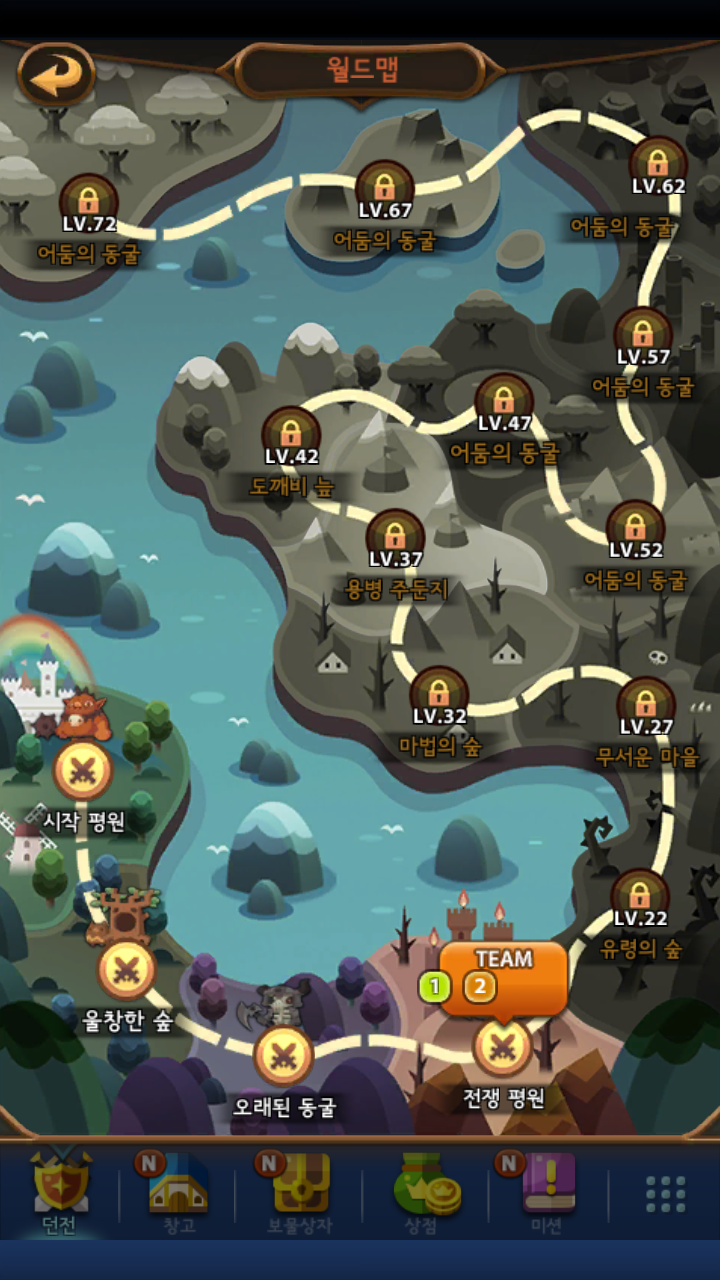This screenshot has height=1280, width=720.
Task: Tap the locked LV.22 유령의 숲 node
Action: (x=640, y=897)
